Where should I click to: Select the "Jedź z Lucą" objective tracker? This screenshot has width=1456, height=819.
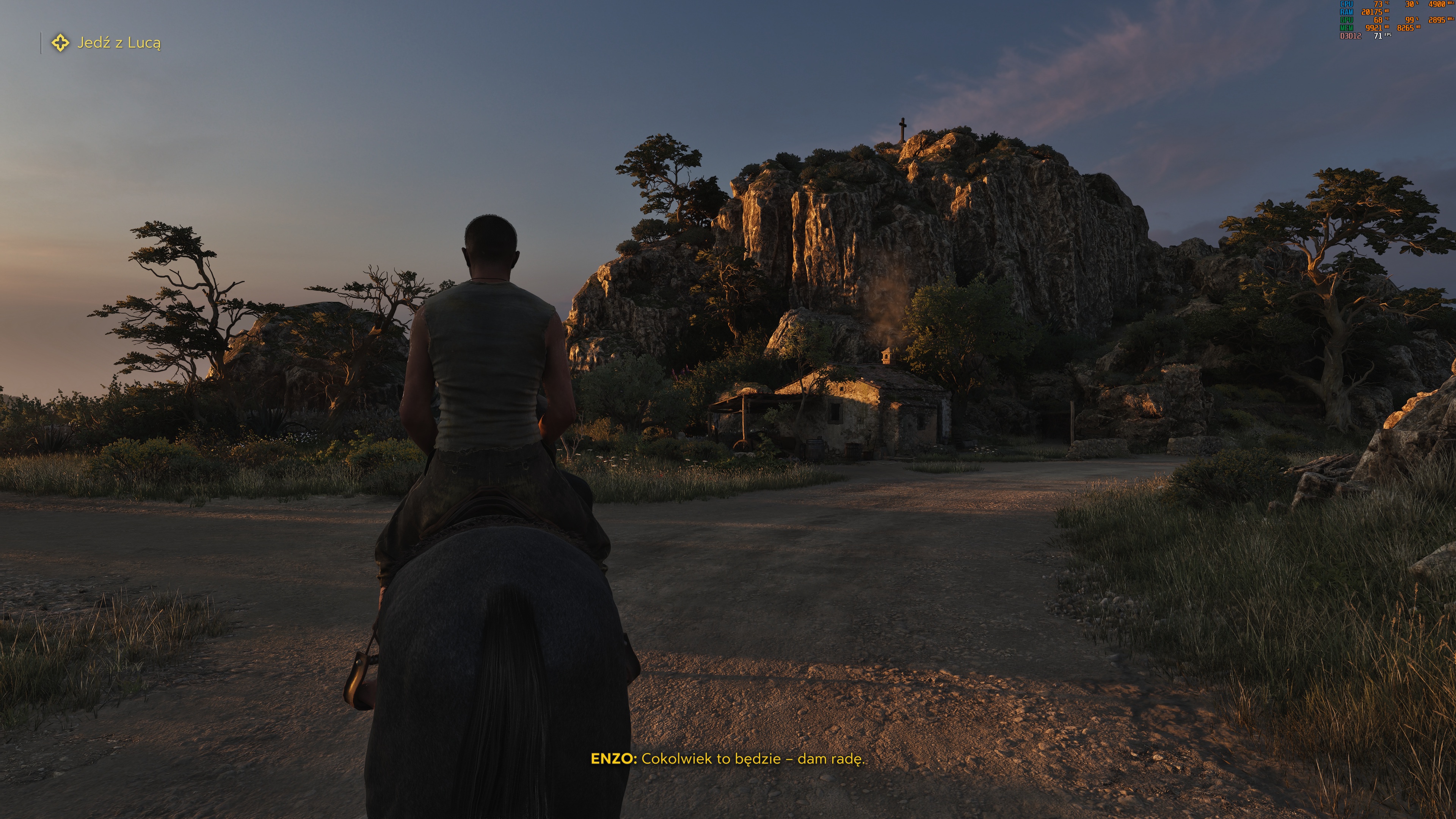click(119, 43)
